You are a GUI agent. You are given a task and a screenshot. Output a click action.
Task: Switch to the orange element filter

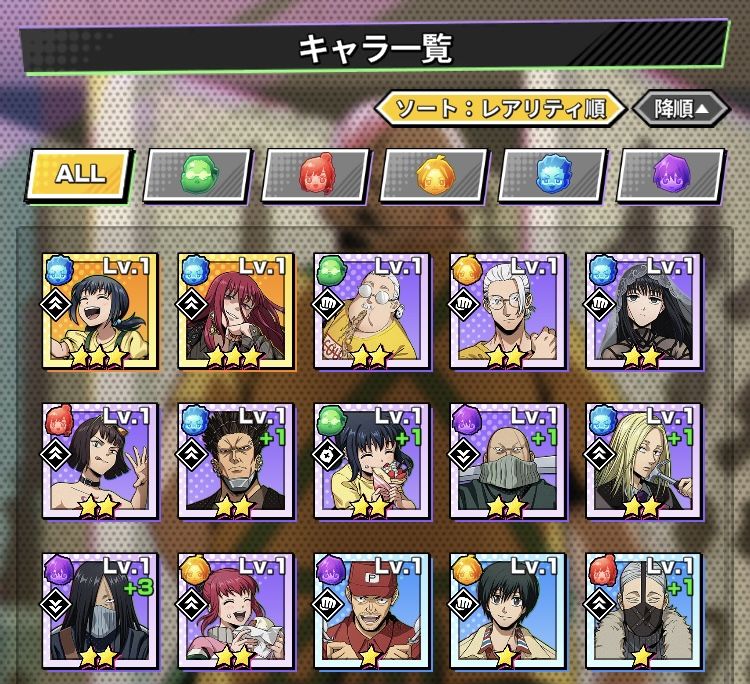(x=433, y=175)
